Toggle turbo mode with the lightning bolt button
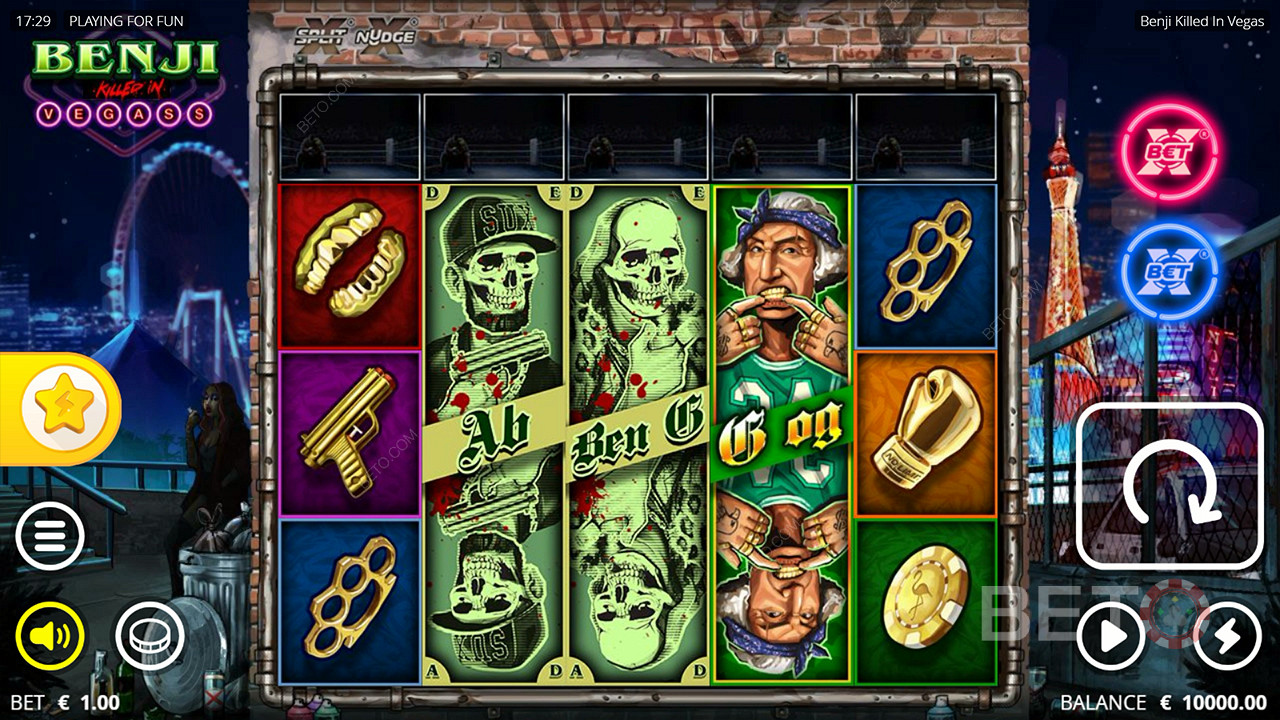 (x=1227, y=635)
